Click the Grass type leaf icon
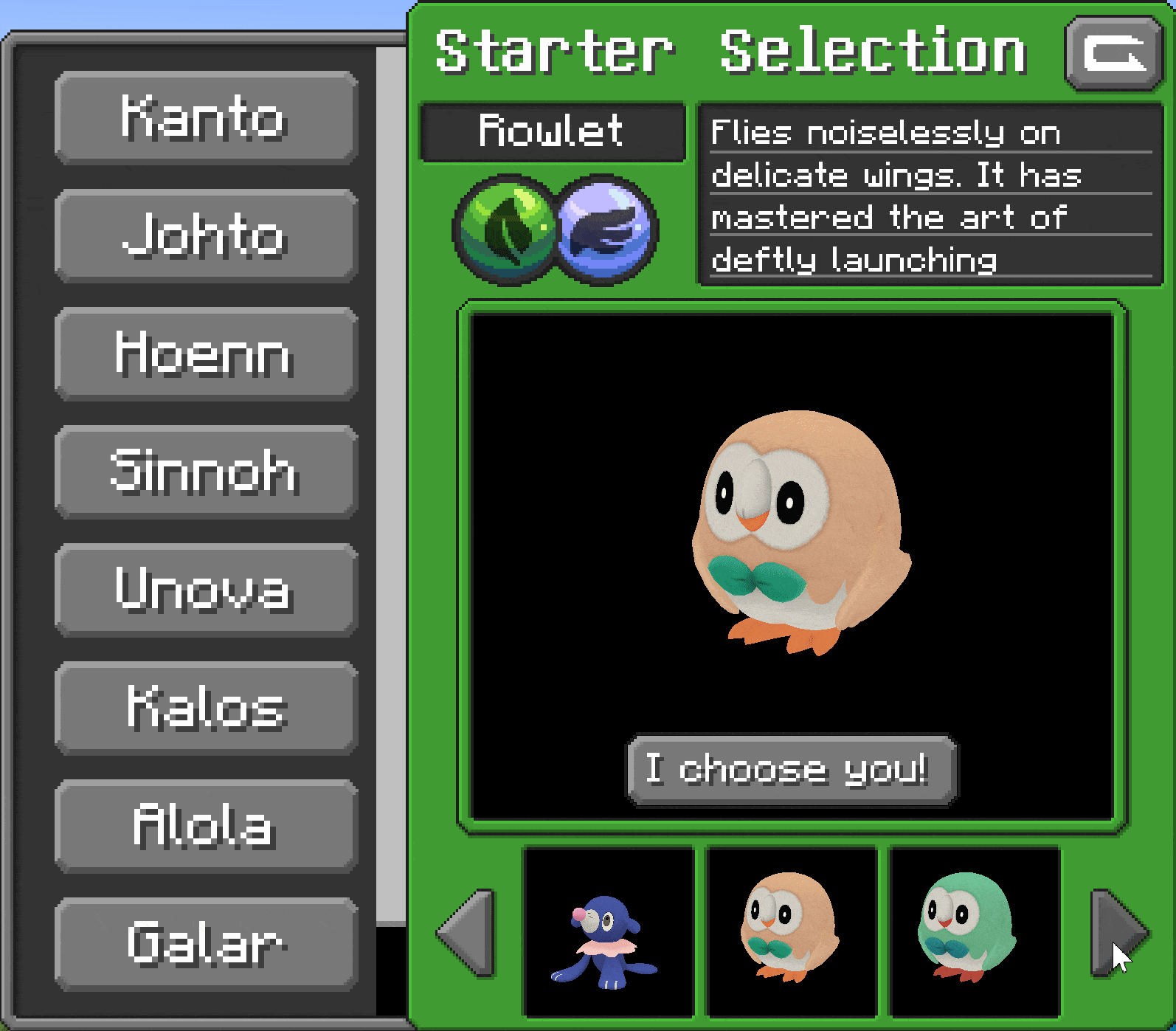1176x1031 pixels. pos(506,230)
